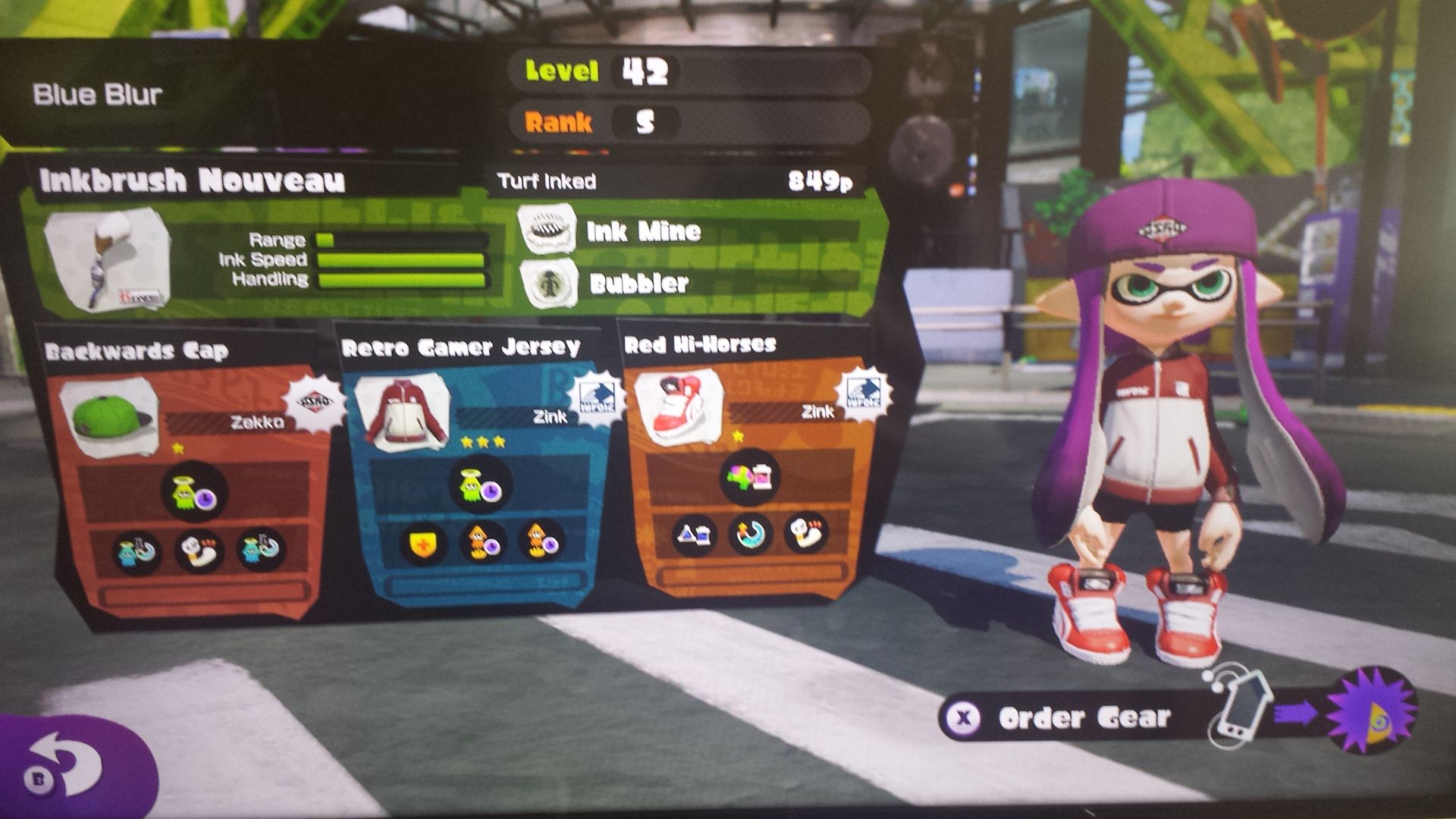The width and height of the screenshot is (1456, 819).
Task: Select the Red Hi-Horses main ability icon
Action: pos(749,476)
